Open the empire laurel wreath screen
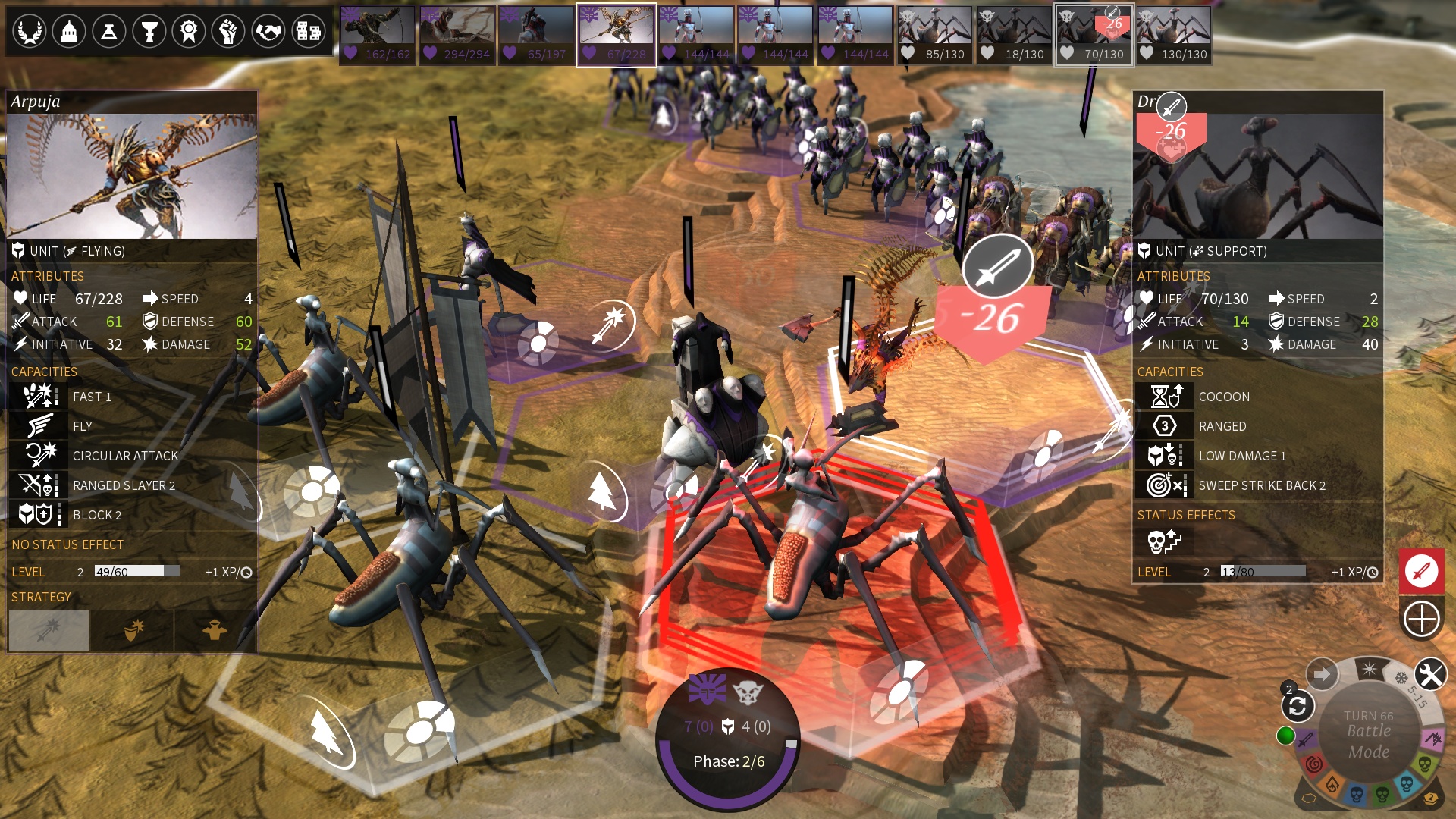The width and height of the screenshot is (1456, 819). 29,32
